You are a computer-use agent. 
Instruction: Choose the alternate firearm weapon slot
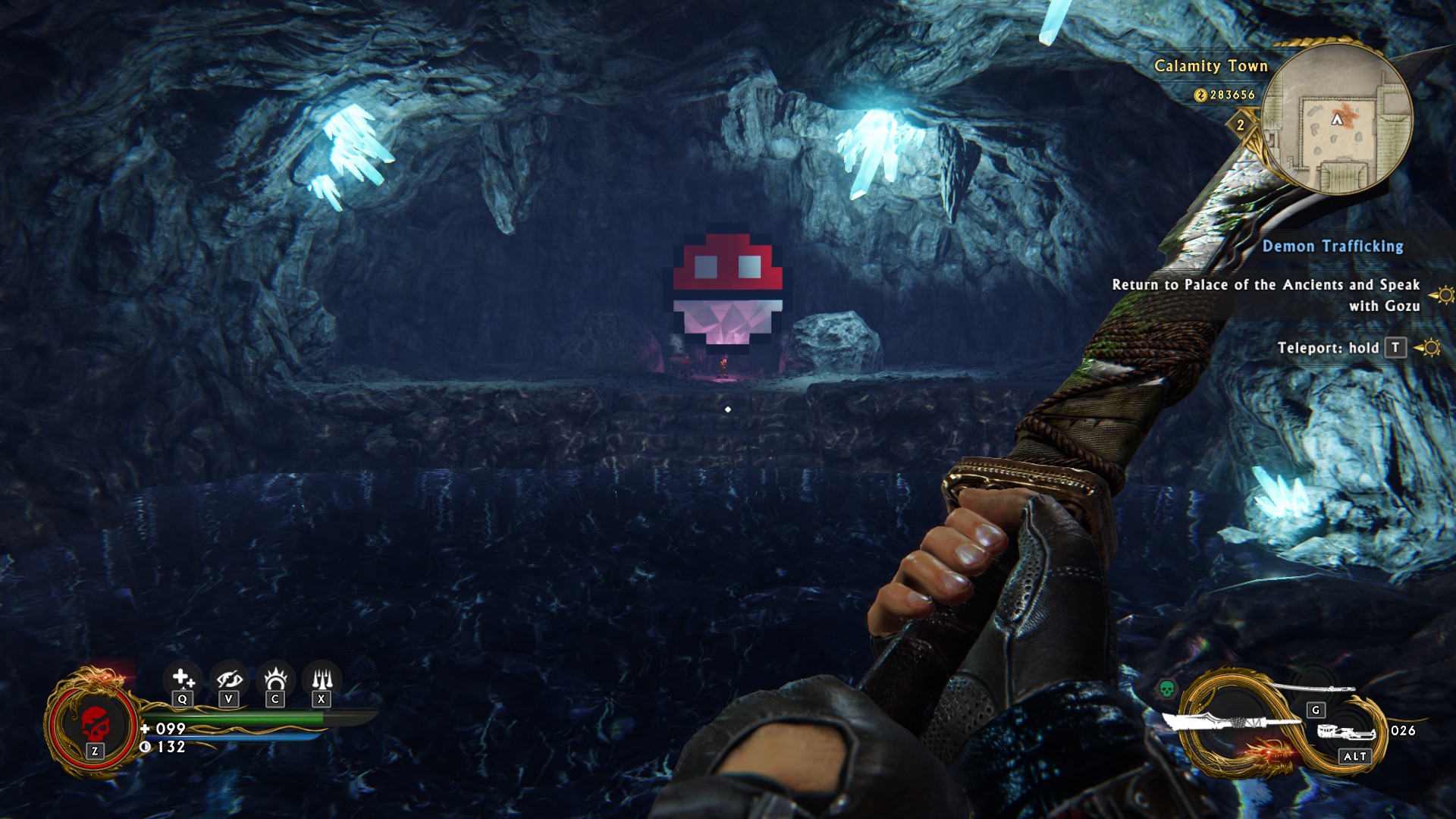coord(1346,733)
